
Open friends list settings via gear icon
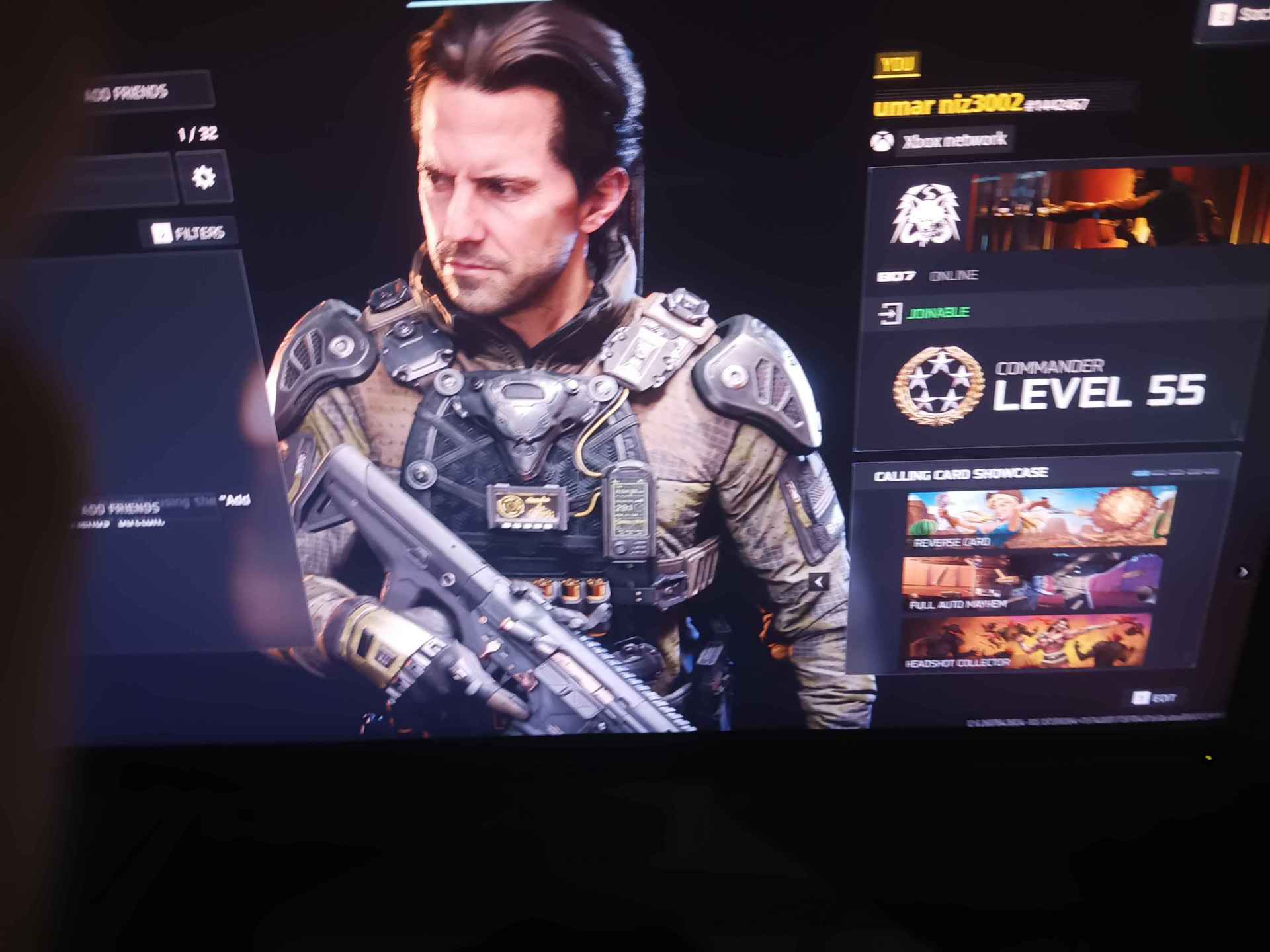(204, 175)
